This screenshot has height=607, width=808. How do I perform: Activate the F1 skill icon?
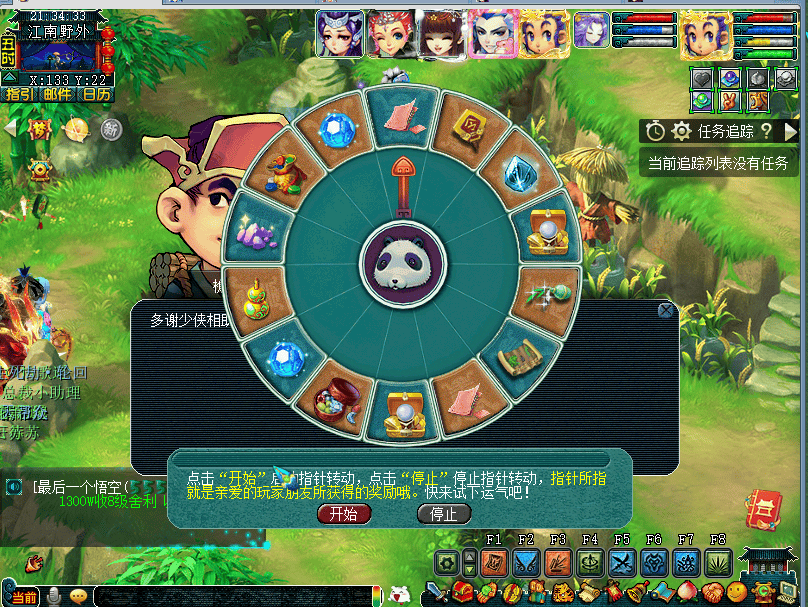point(494,563)
